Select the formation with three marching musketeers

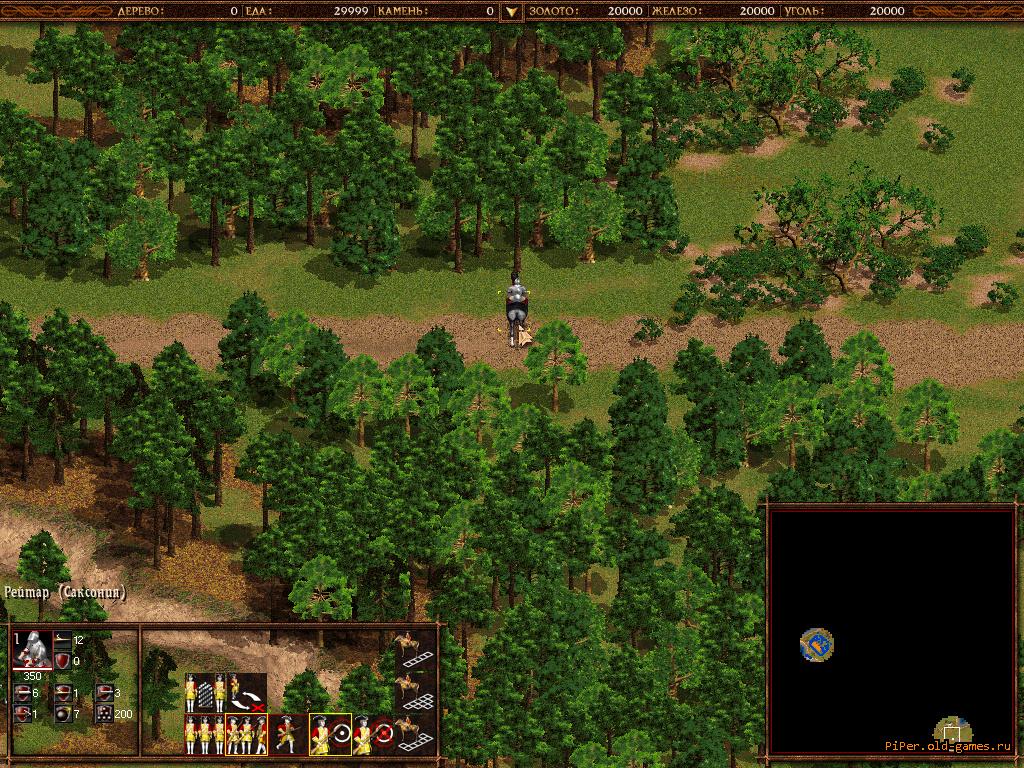(246, 735)
